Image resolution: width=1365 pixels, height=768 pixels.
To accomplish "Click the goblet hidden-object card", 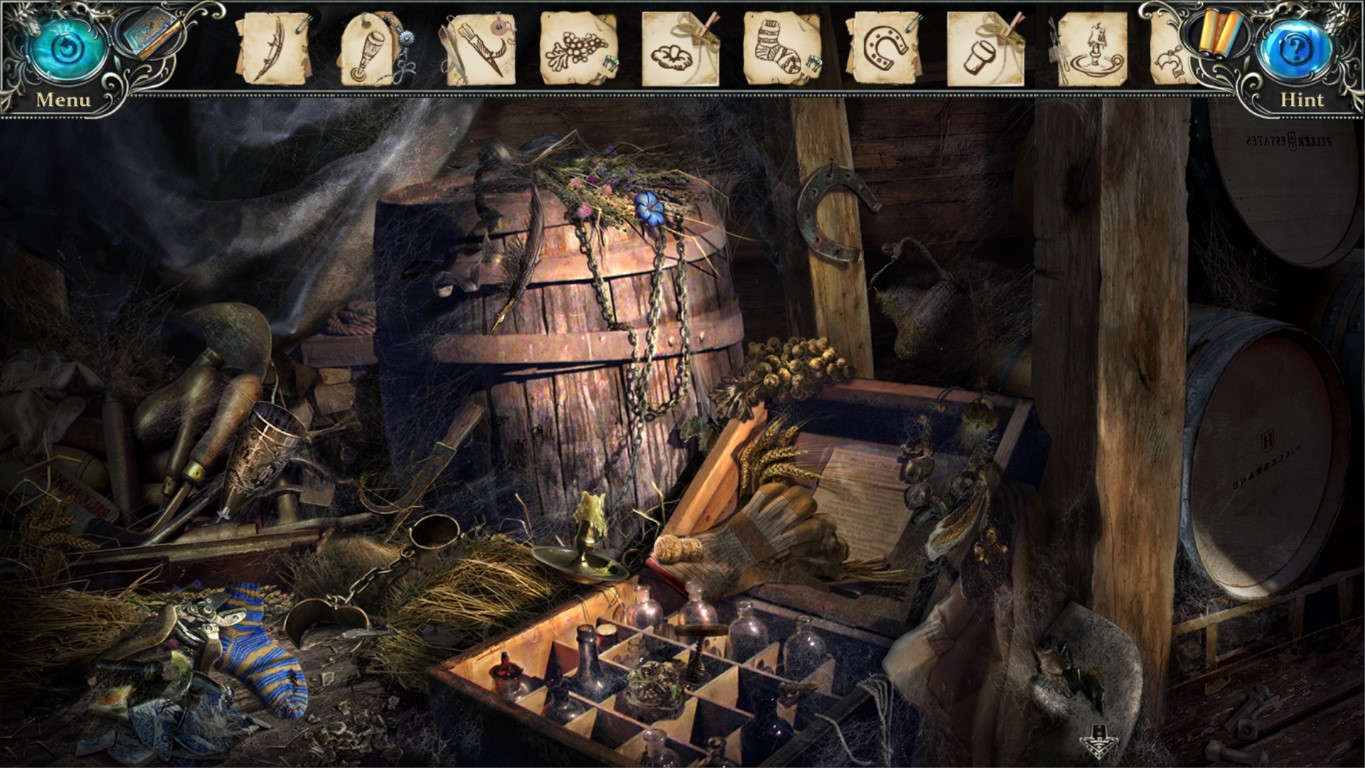I will 368,47.
